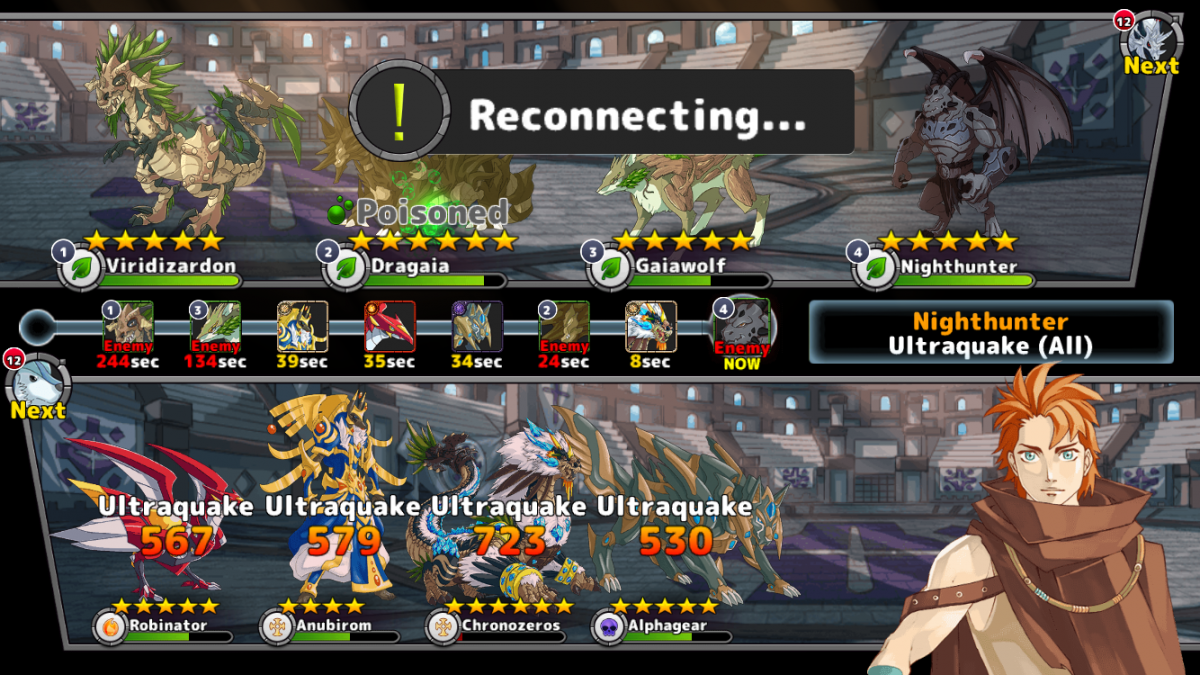Select Robinator's name plate

click(x=165, y=626)
